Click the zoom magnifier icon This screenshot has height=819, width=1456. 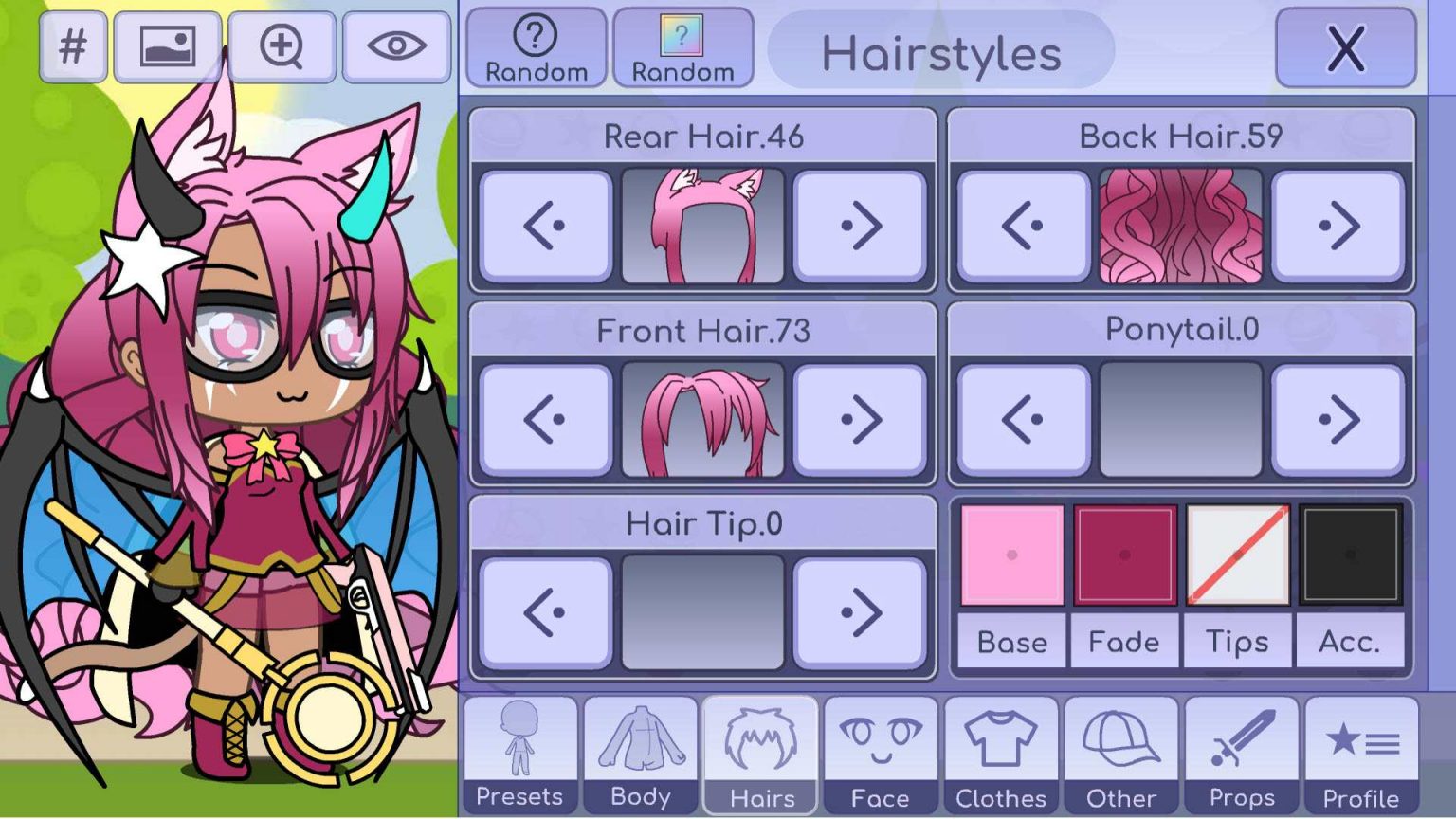click(283, 45)
